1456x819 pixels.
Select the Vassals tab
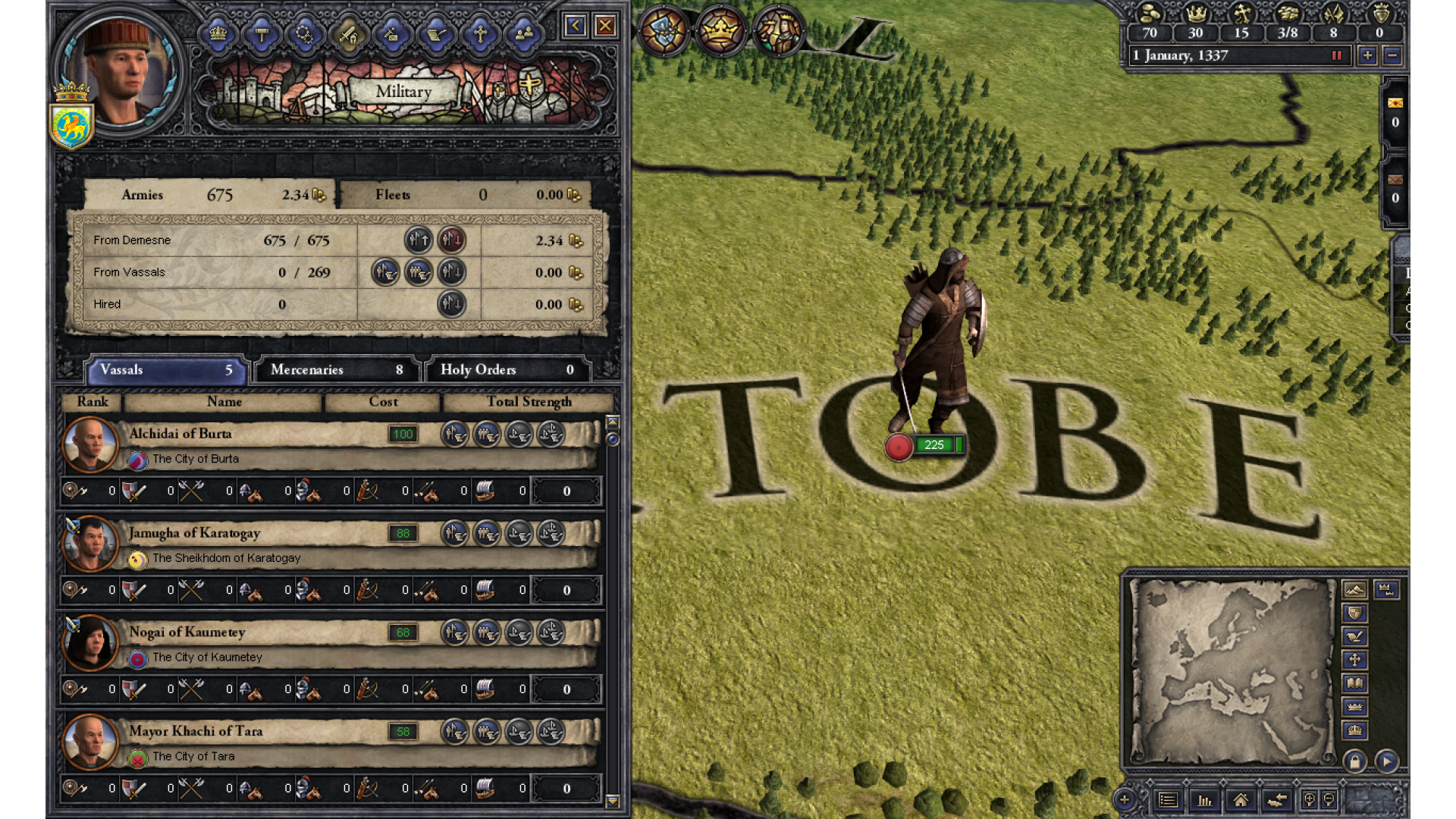(x=166, y=370)
